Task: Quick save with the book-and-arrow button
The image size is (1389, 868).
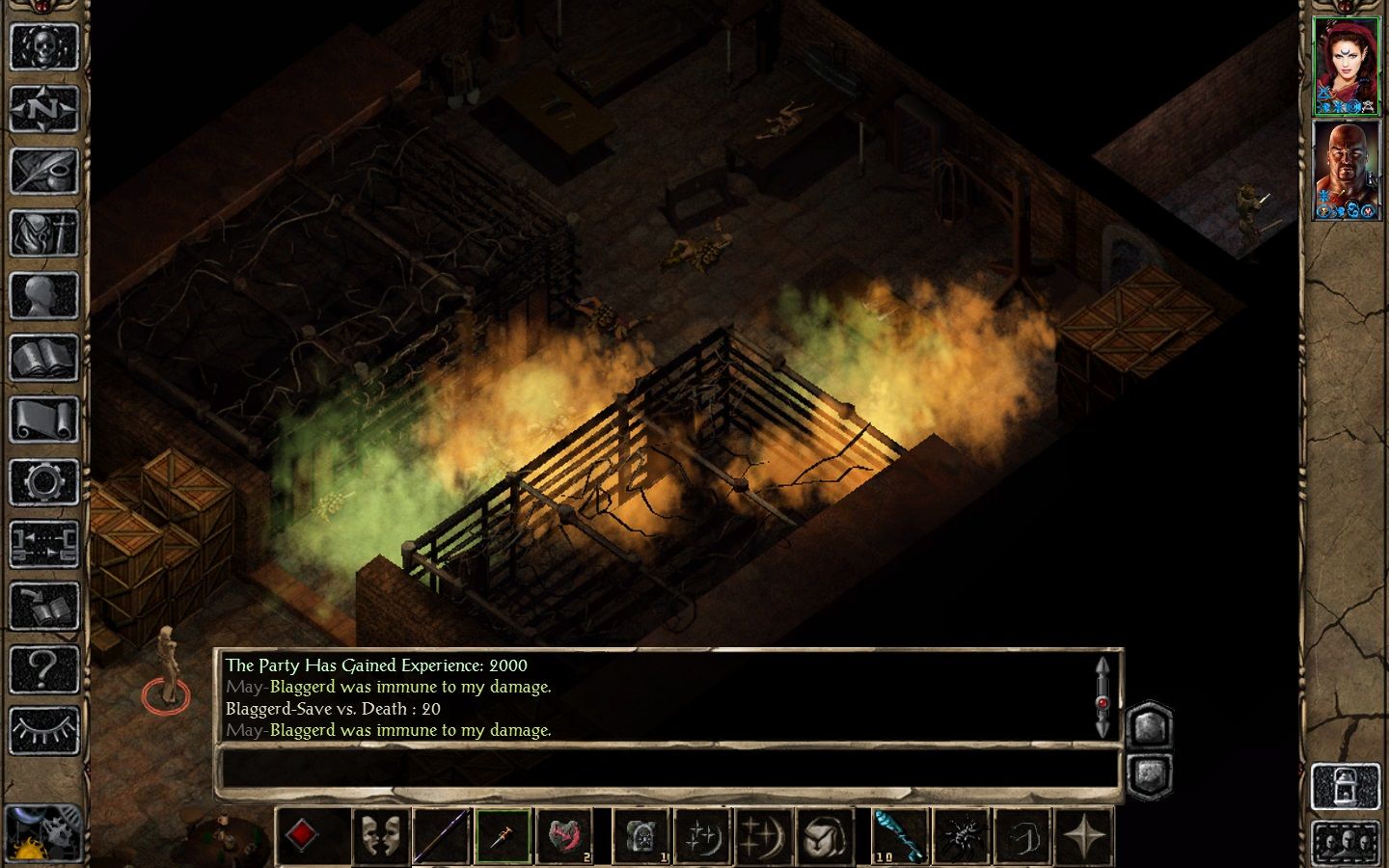Action: click(x=43, y=607)
